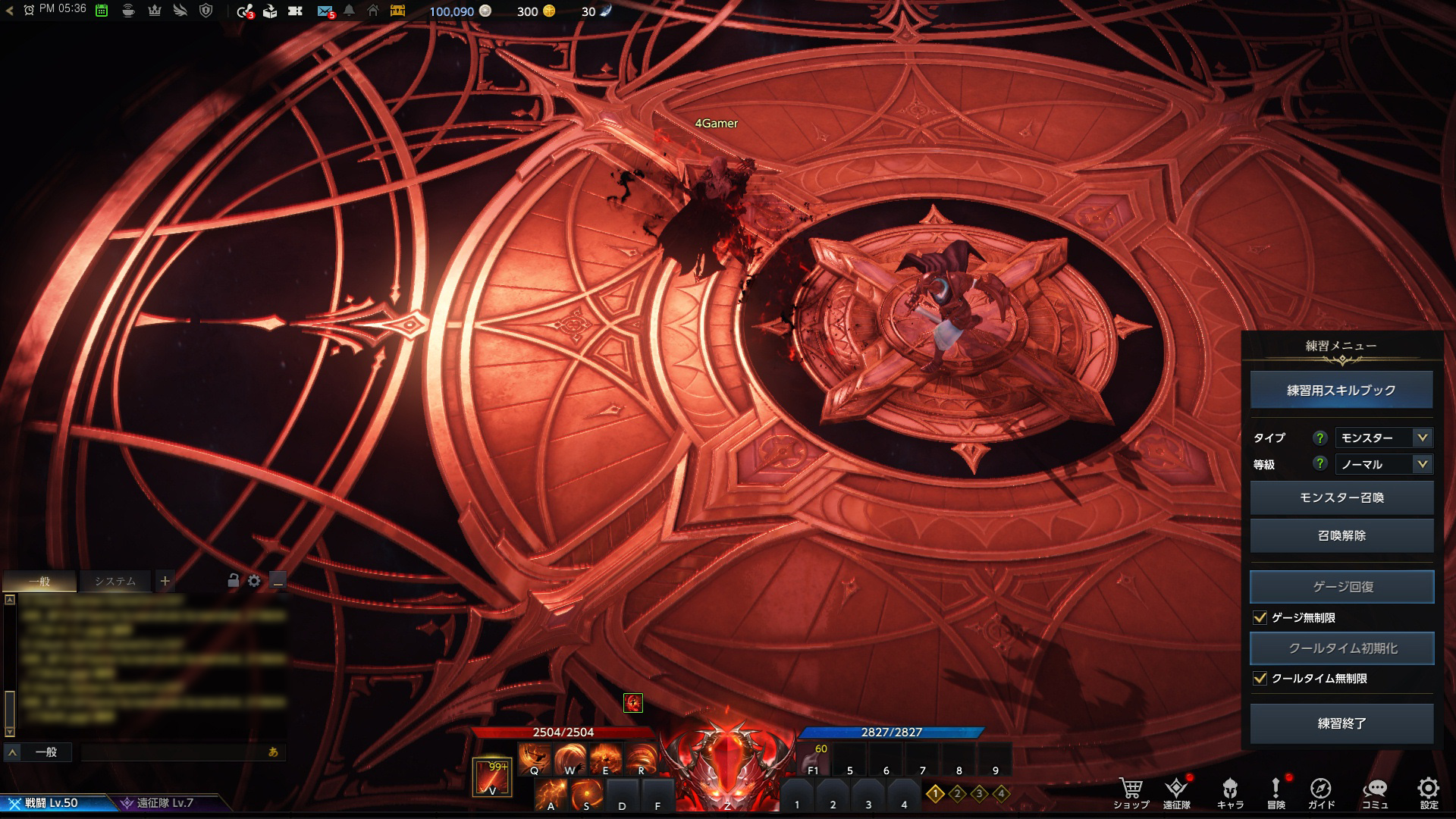Open the 設定 settings gear icon
Image resolution: width=1456 pixels, height=819 pixels.
click(1429, 790)
